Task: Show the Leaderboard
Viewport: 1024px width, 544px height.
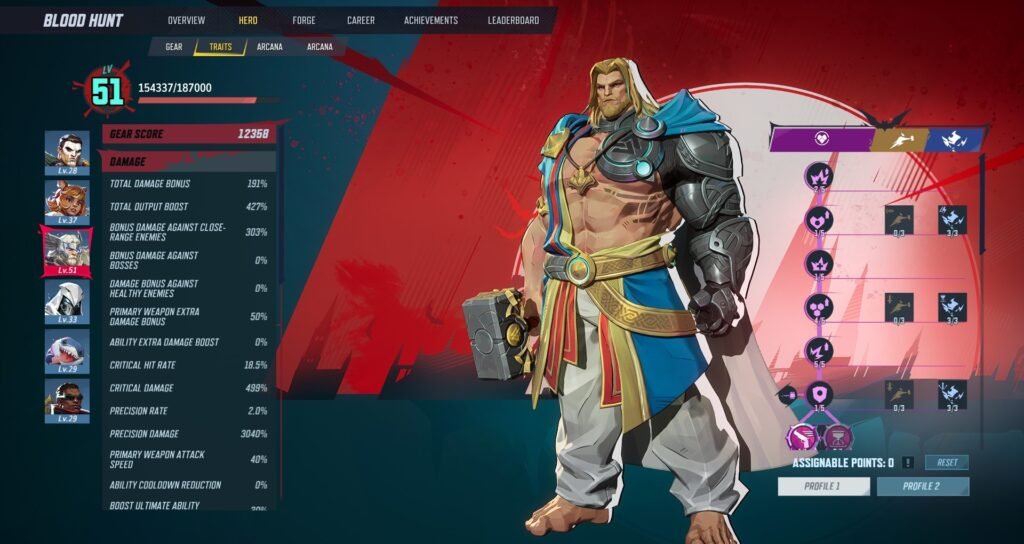Action: tap(514, 20)
